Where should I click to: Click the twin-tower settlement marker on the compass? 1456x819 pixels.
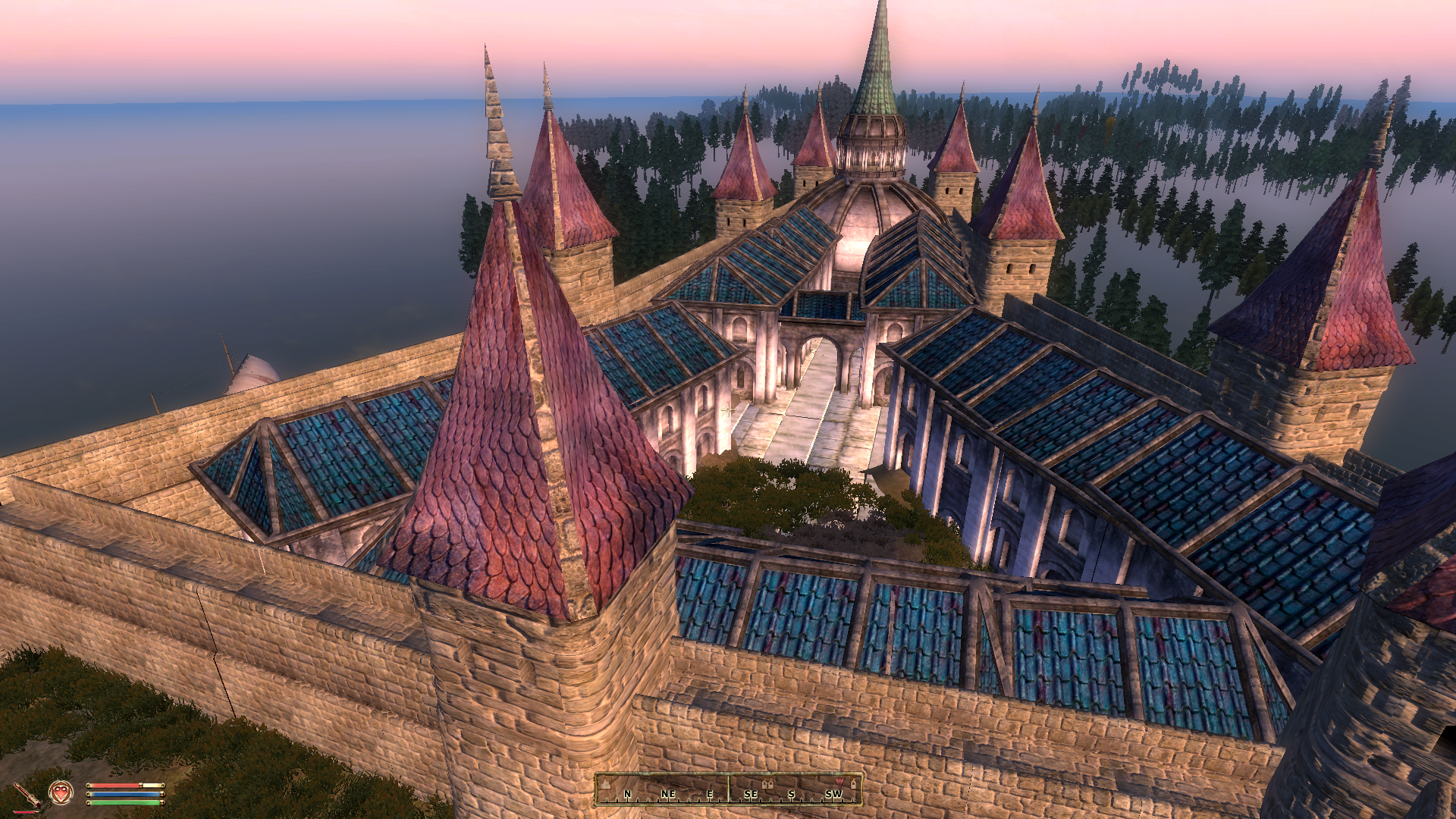767,783
